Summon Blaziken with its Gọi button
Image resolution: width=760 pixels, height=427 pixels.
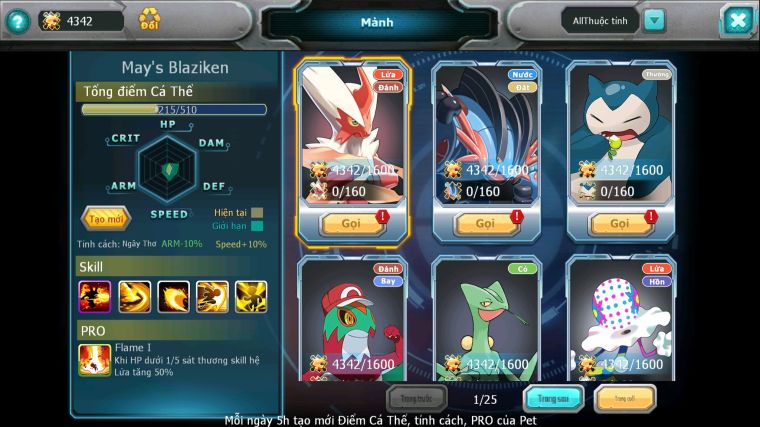(351, 223)
